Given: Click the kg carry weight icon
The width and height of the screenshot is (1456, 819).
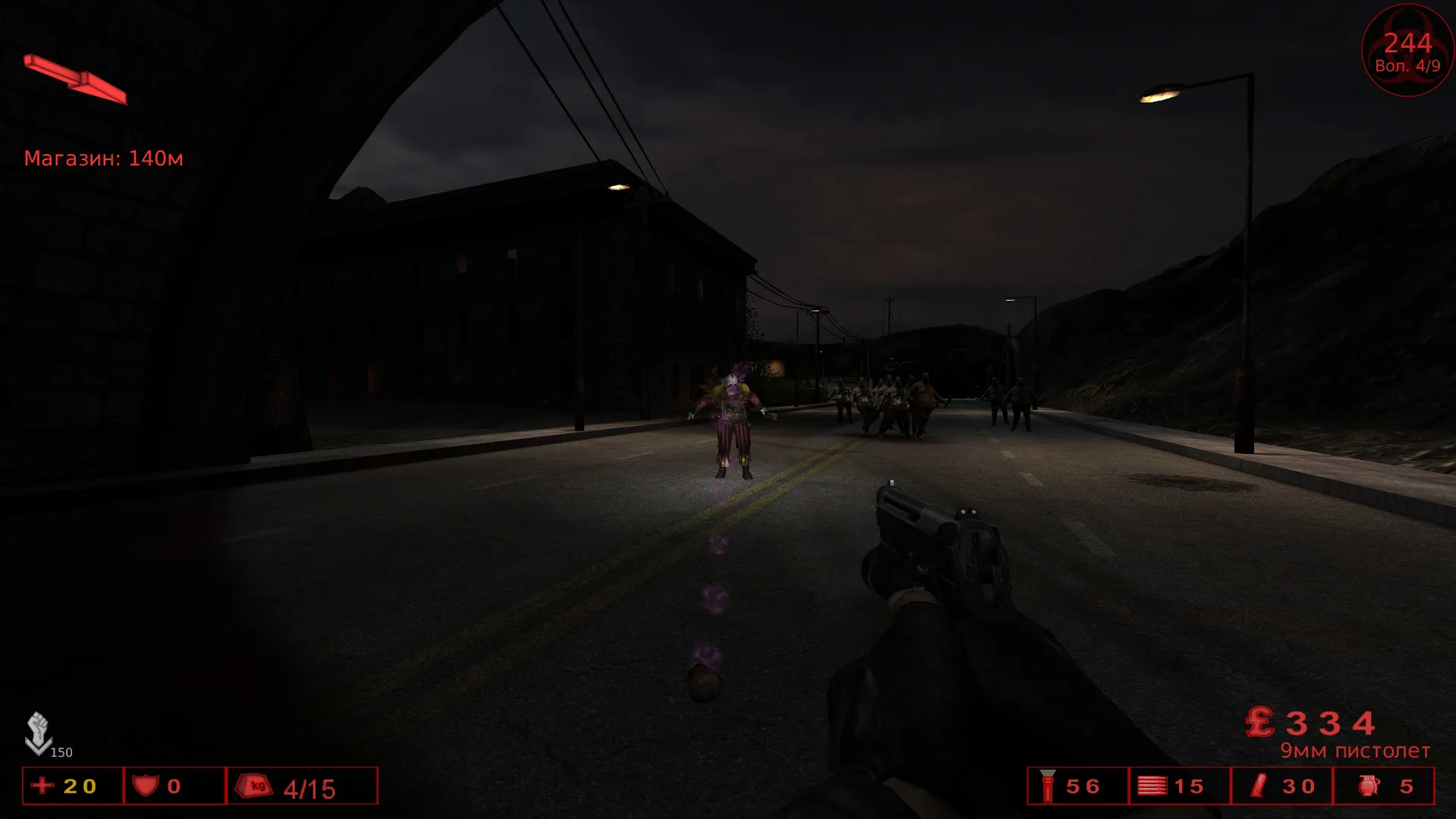Looking at the screenshot, I should click(254, 786).
